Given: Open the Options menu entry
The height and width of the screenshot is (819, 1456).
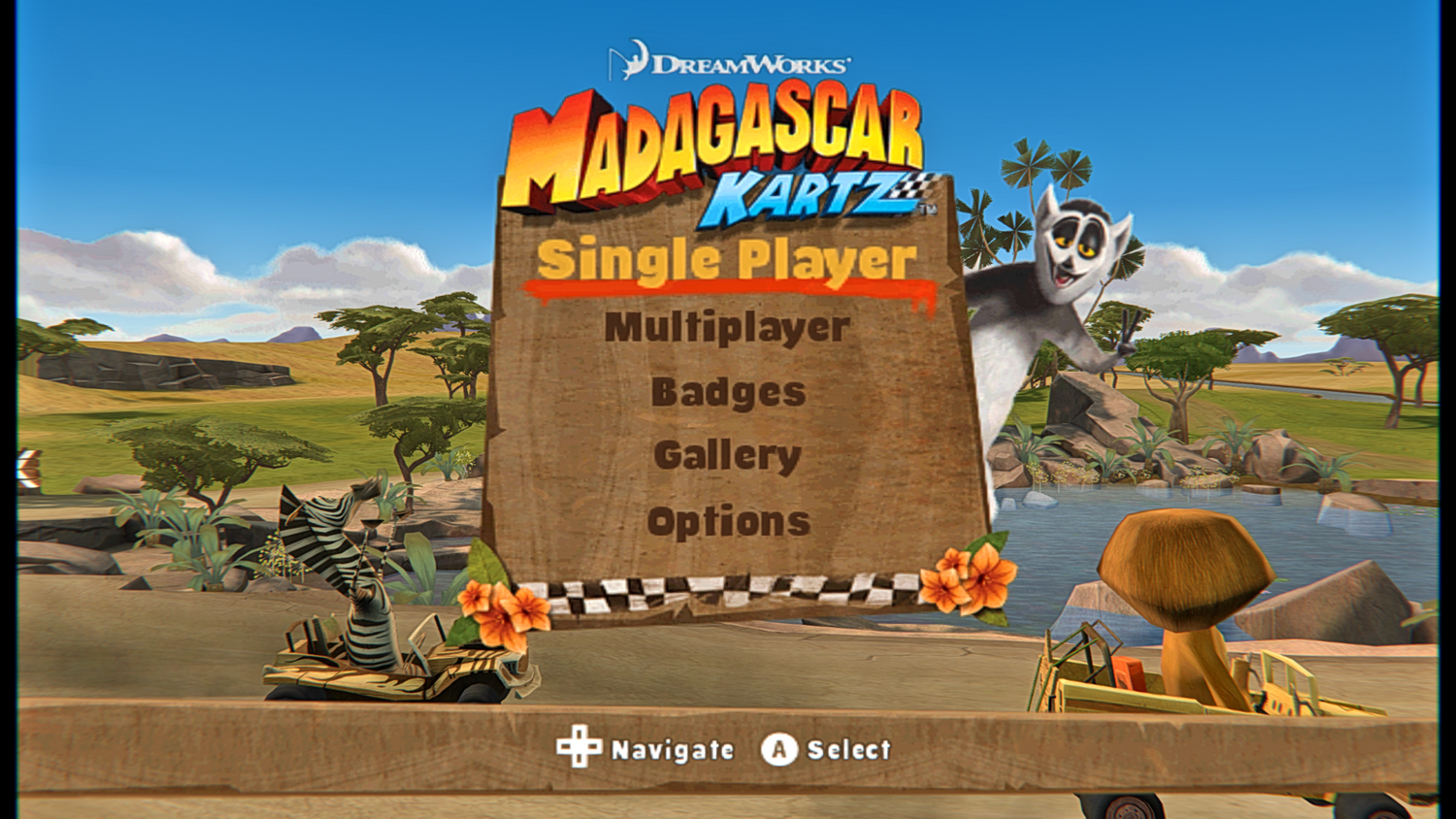Looking at the screenshot, I should (728, 521).
